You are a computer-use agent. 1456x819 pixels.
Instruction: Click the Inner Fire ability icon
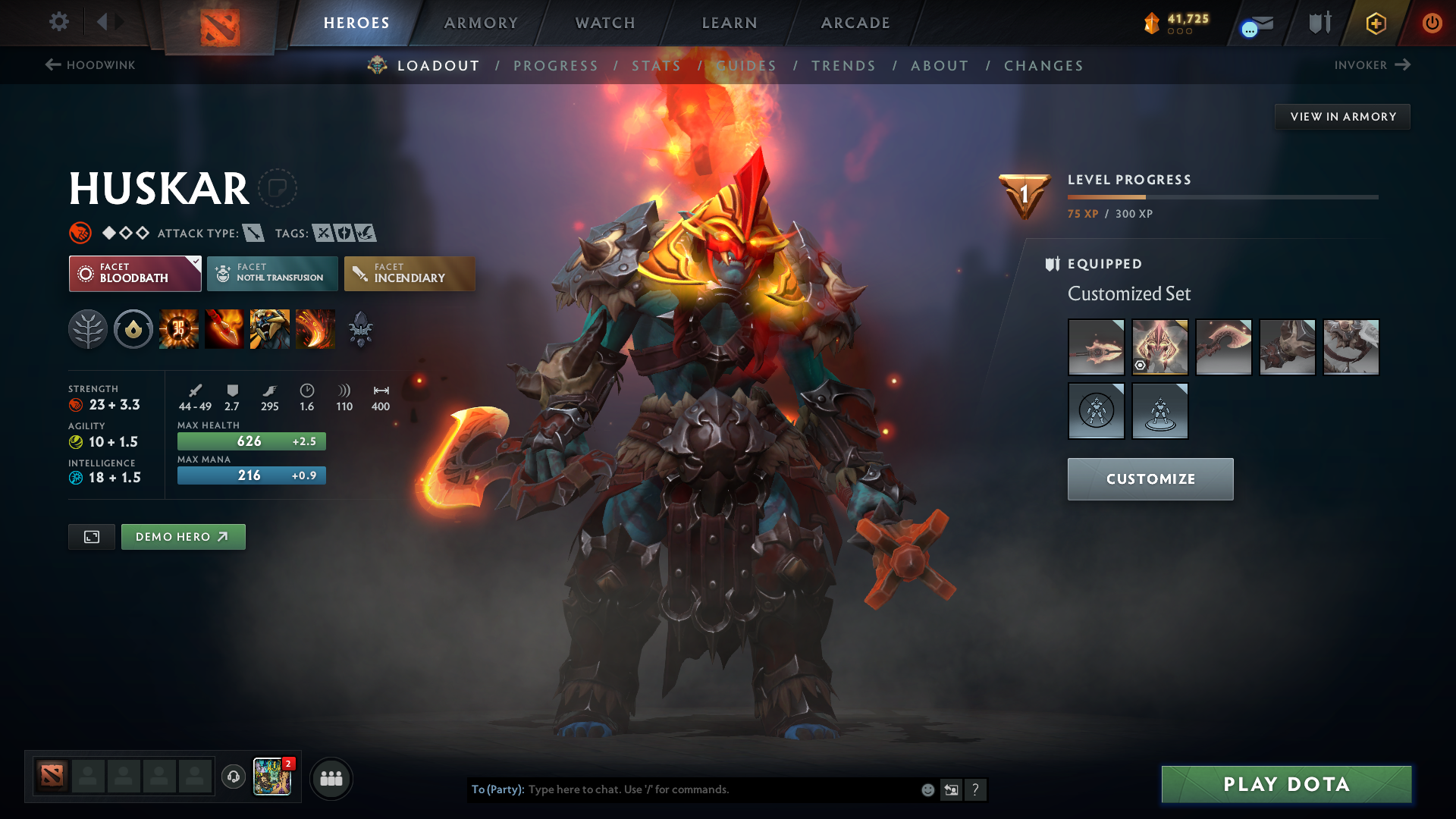[x=179, y=328]
